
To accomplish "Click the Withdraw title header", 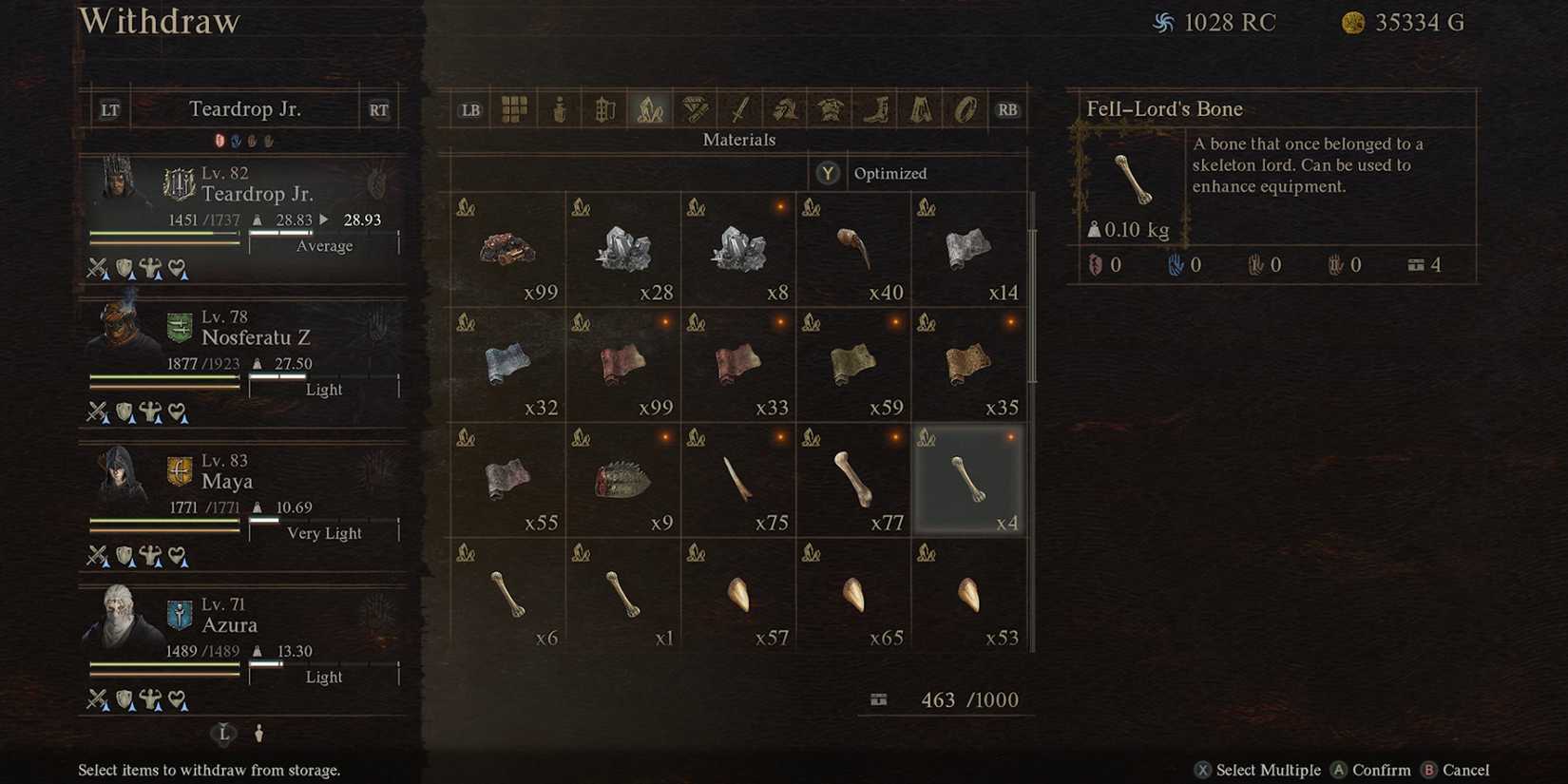I will (159, 21).
